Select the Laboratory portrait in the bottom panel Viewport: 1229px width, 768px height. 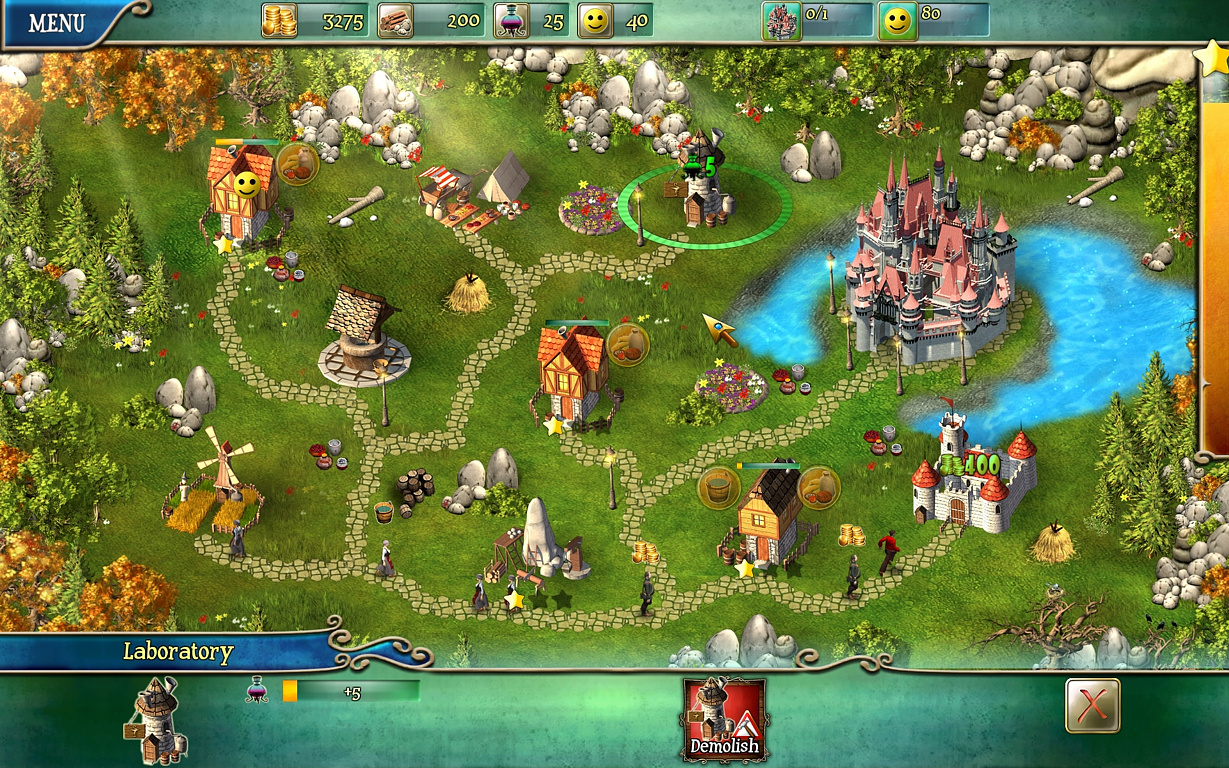(x=155, y=720)
